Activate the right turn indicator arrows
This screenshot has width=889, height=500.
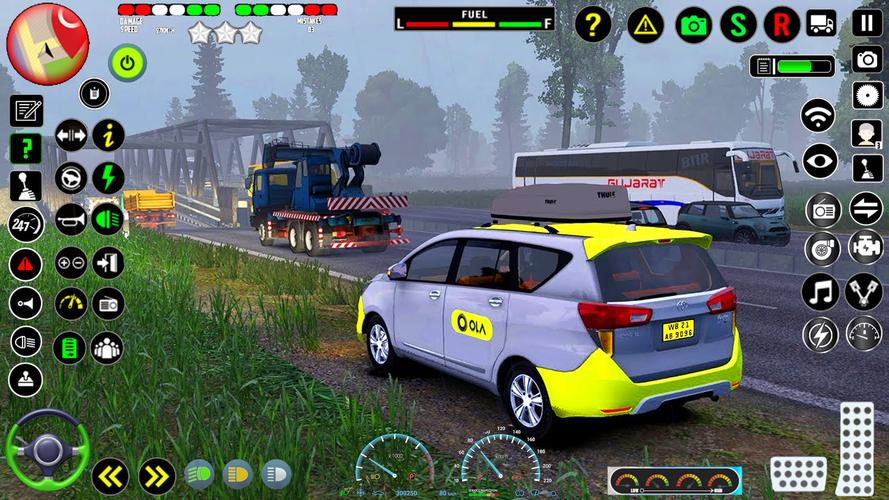156,475
